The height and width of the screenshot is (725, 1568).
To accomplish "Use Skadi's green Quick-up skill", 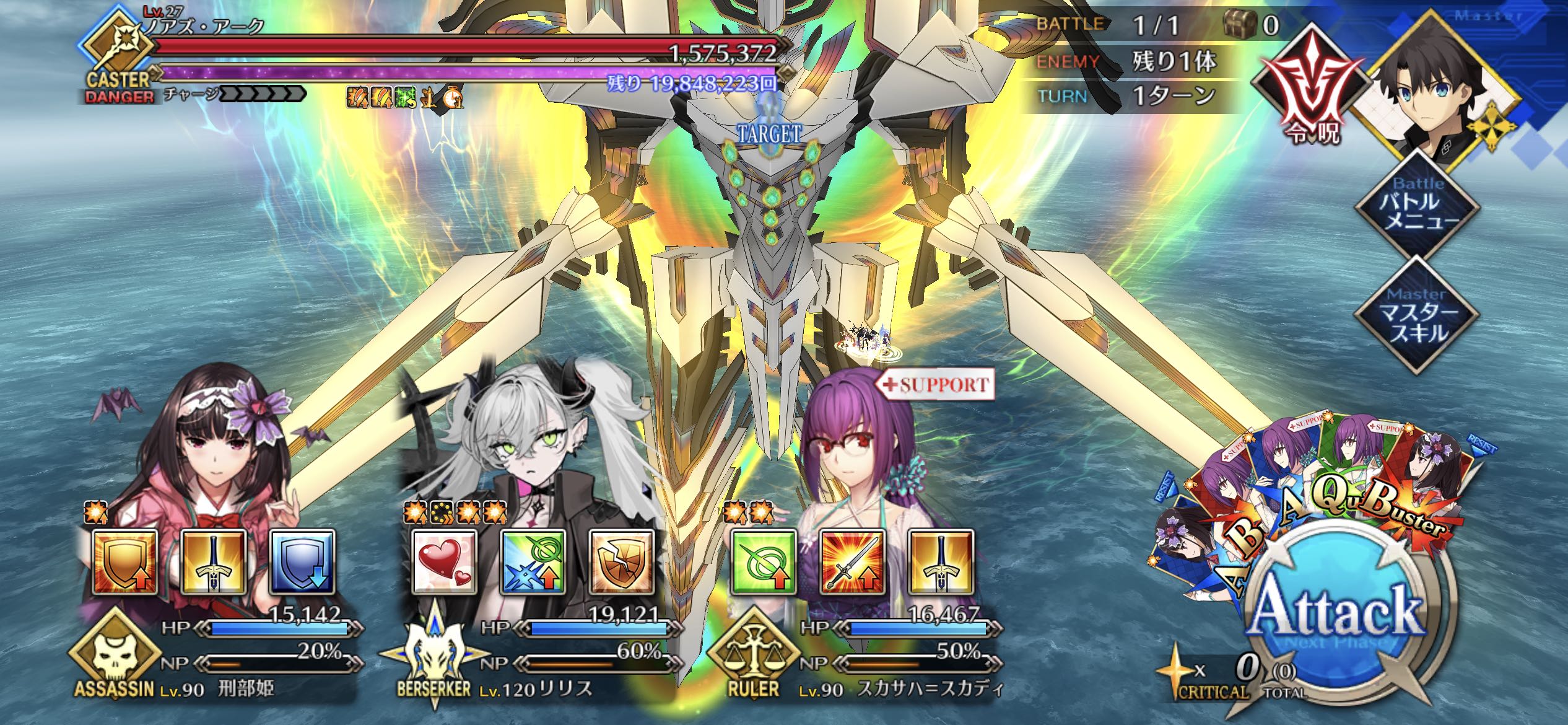I will pyautogui.click(x=764, y=562).
